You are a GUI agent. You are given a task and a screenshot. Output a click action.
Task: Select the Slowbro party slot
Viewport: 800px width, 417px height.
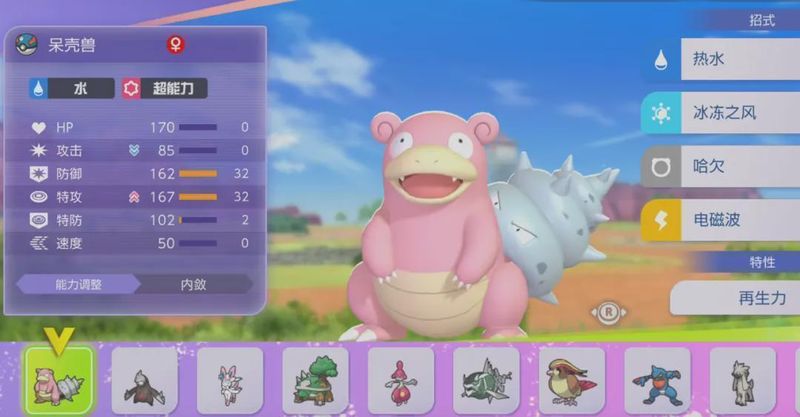59,381
